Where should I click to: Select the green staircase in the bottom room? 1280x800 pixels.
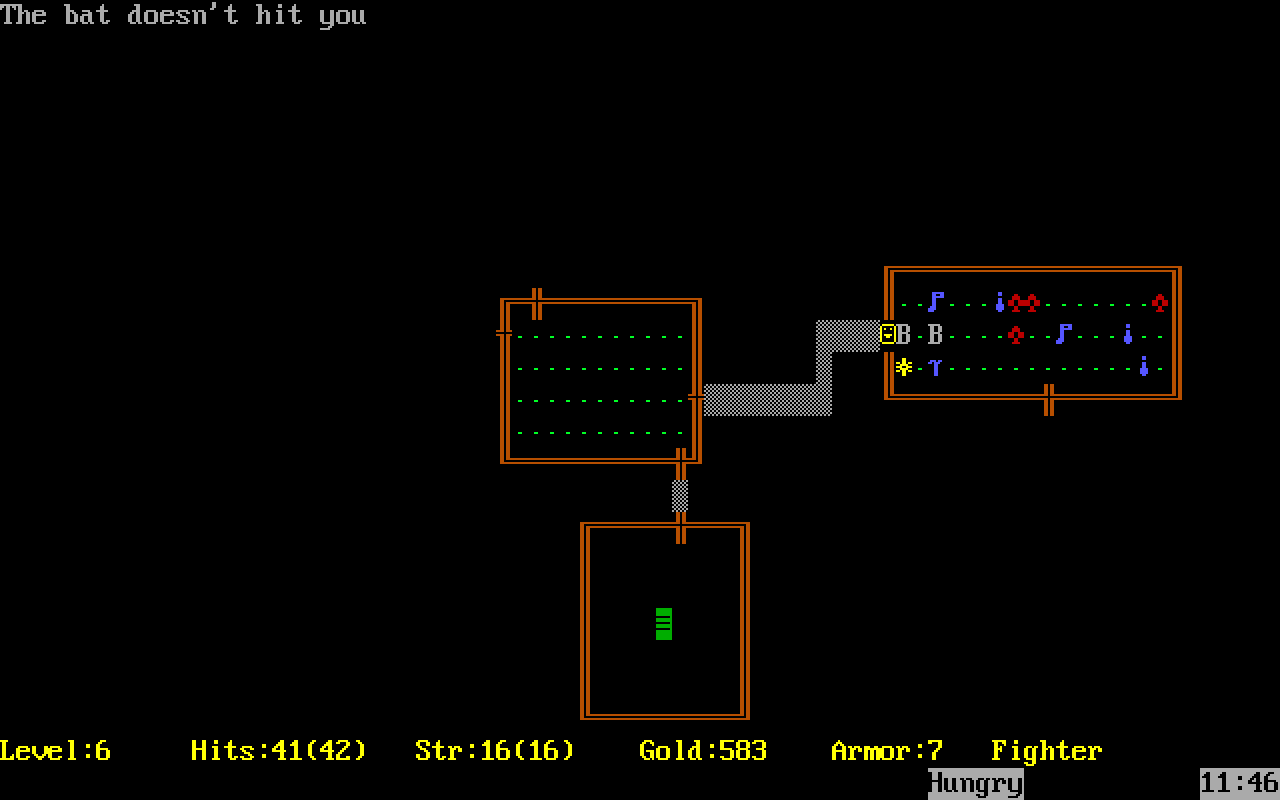pos(663,622)
